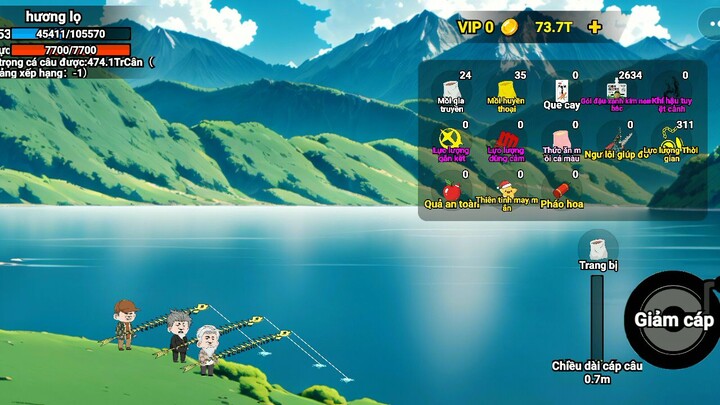Tap the Giảm cáp reel button
Screen dimensions: 720x405
click(x=673, y=320)
